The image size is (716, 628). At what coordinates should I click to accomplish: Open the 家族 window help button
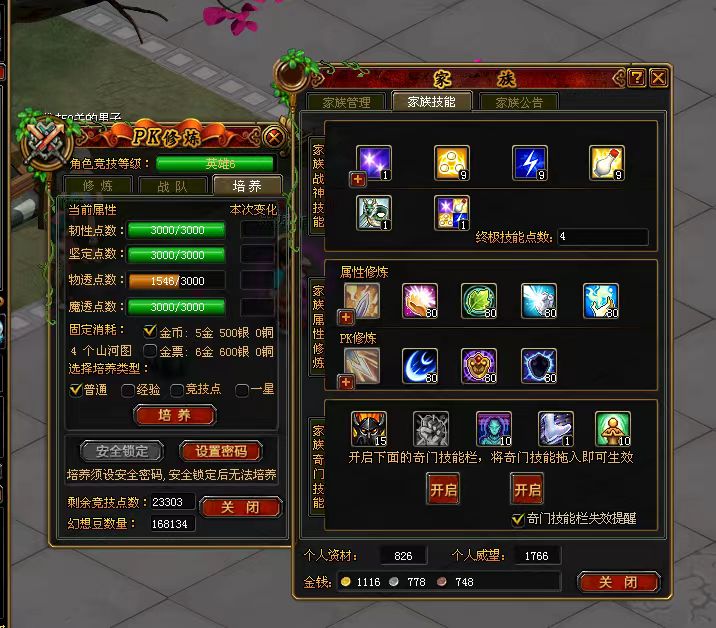[x=636, y=78]
